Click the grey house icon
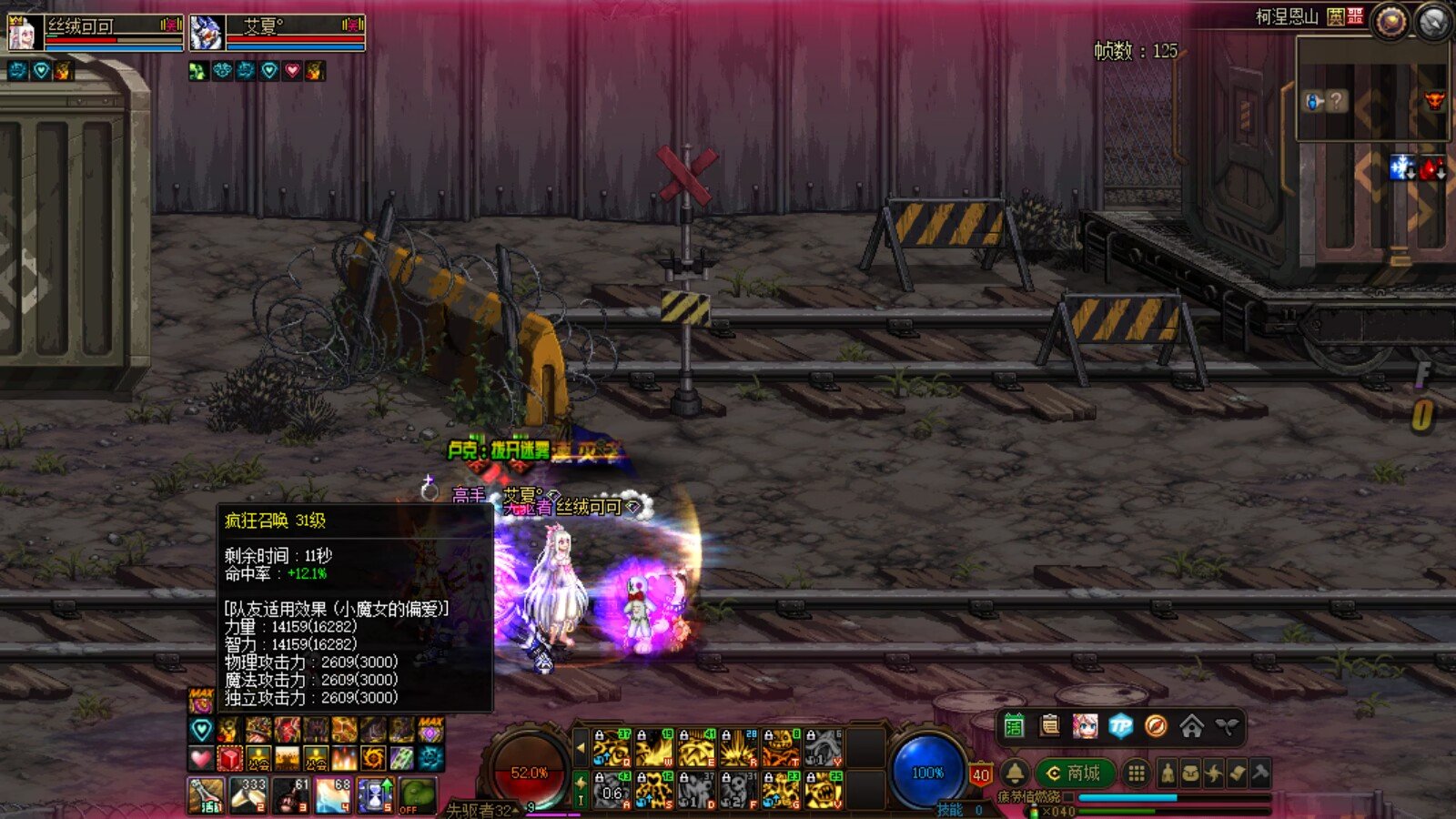 [x=1191, y=726]
